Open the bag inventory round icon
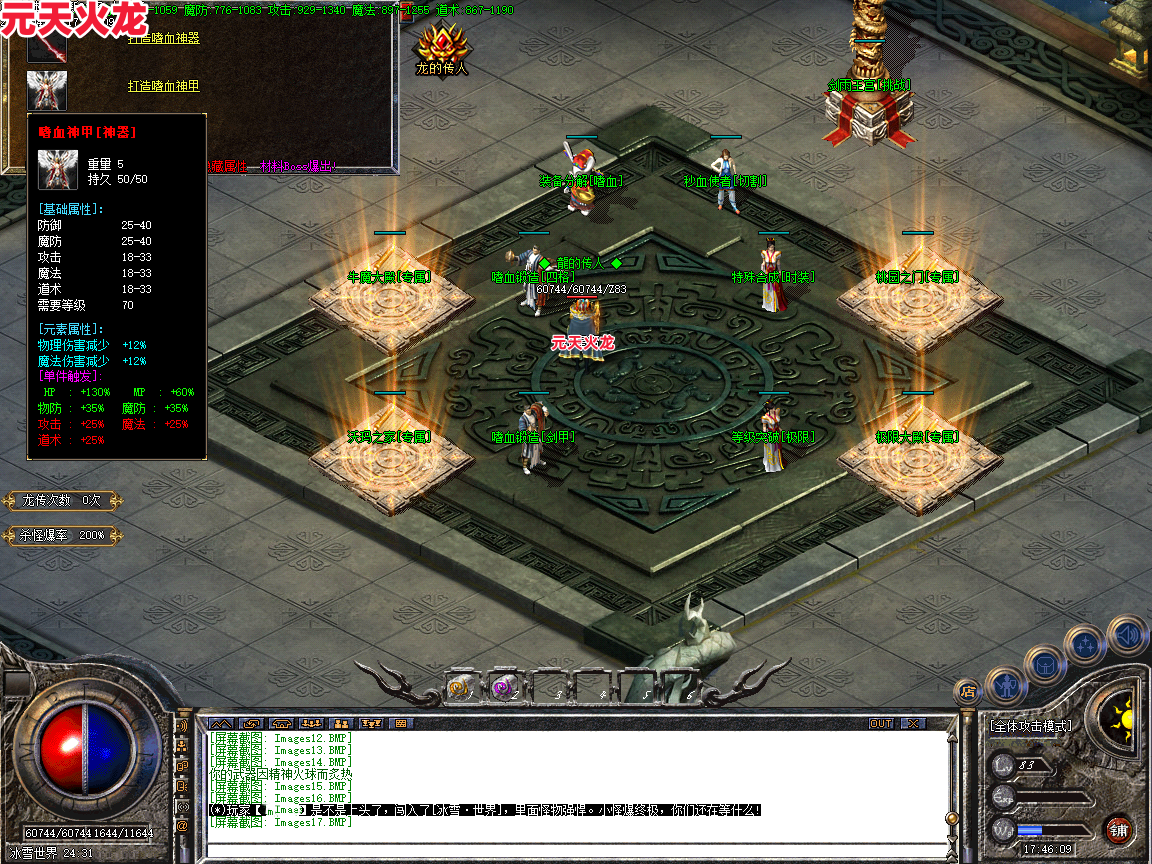The height and width of the screenshot is (864, 1152). pos(1044,663)
